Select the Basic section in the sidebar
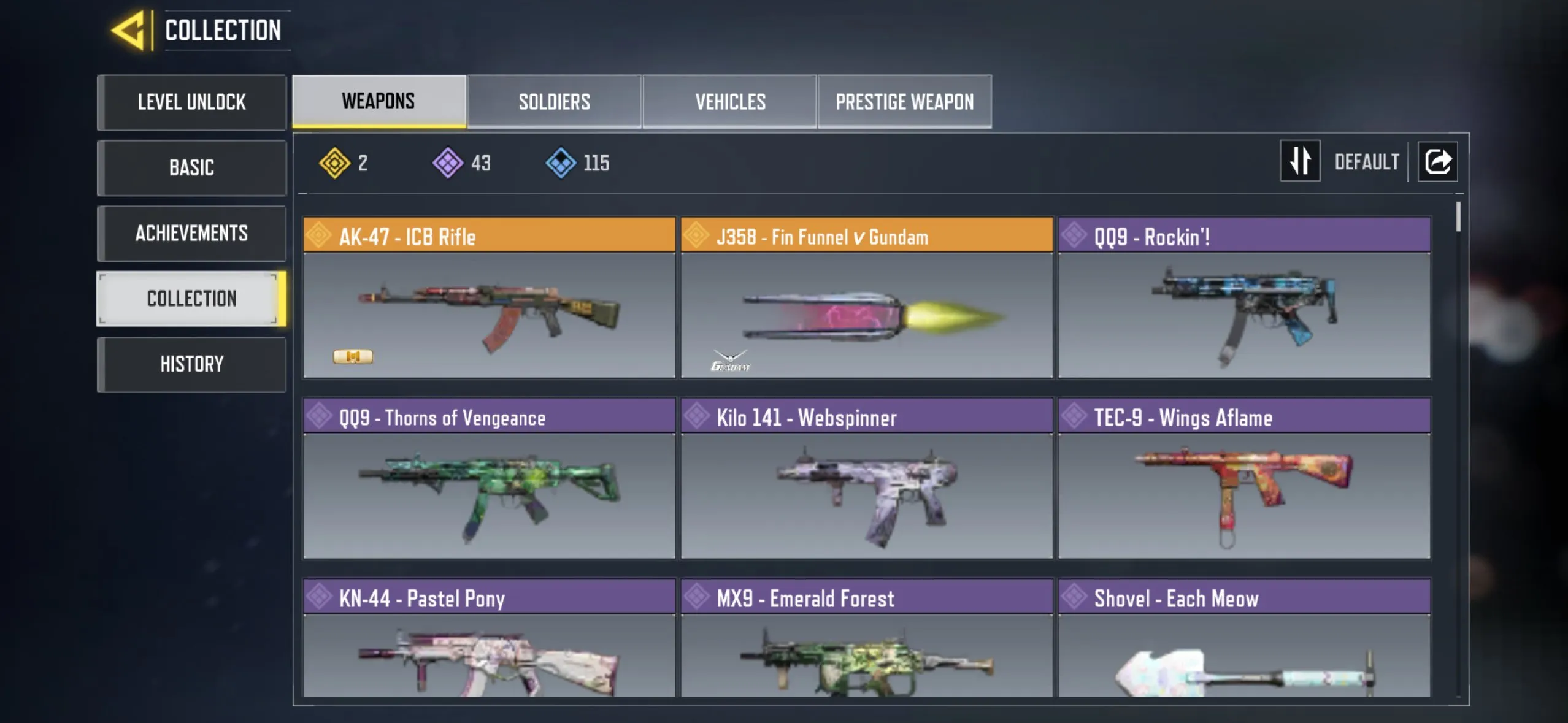This screenshot has height=723, width=1568. tap(192, 167)
